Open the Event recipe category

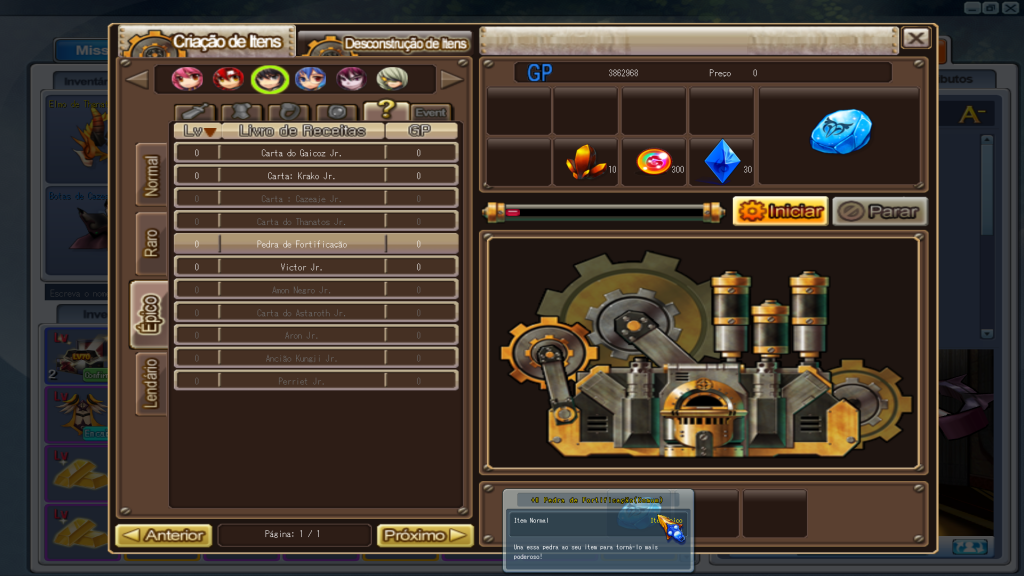430,112
